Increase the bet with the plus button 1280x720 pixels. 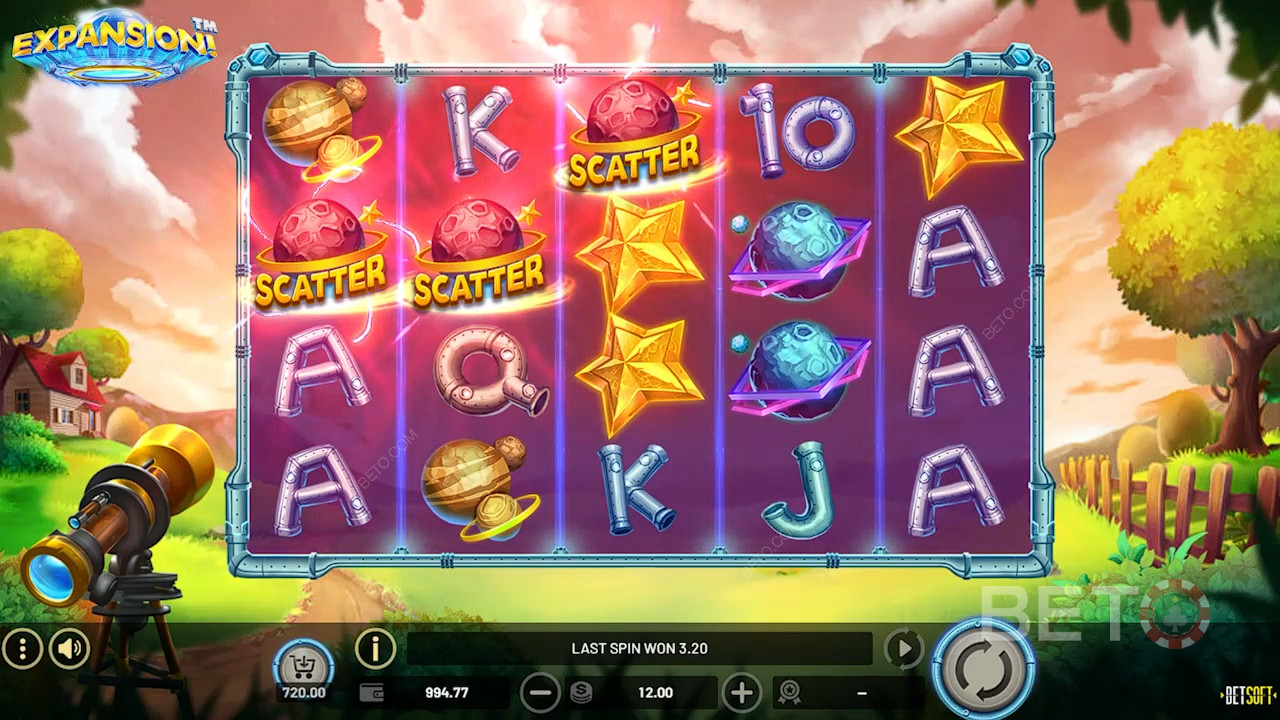coord(741,692)
